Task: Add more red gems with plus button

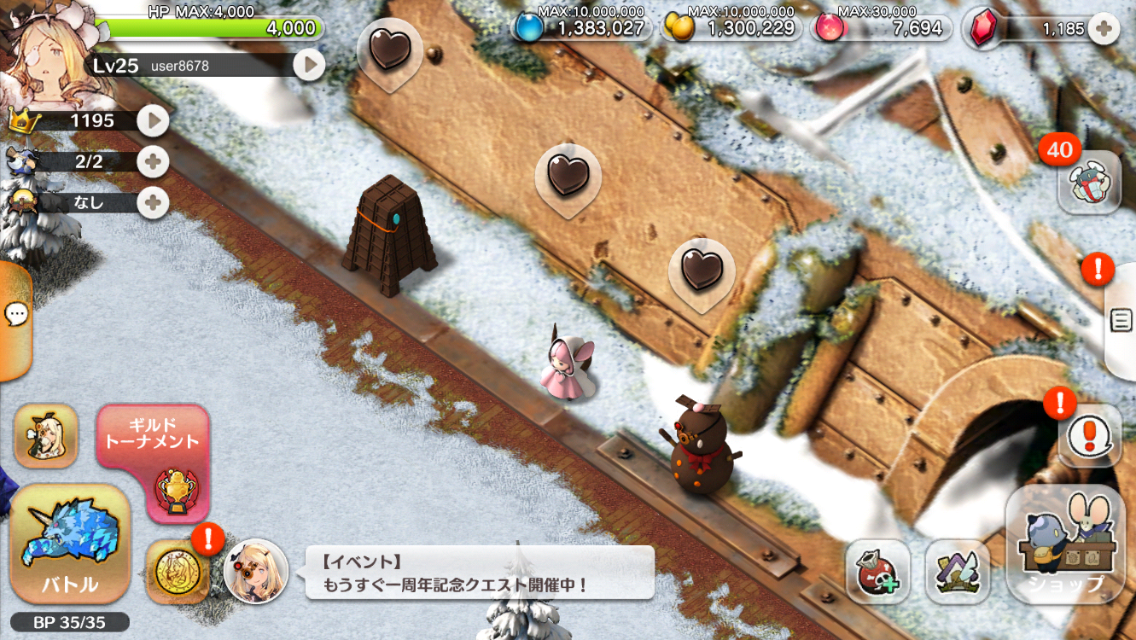Action: [1102, 29]
